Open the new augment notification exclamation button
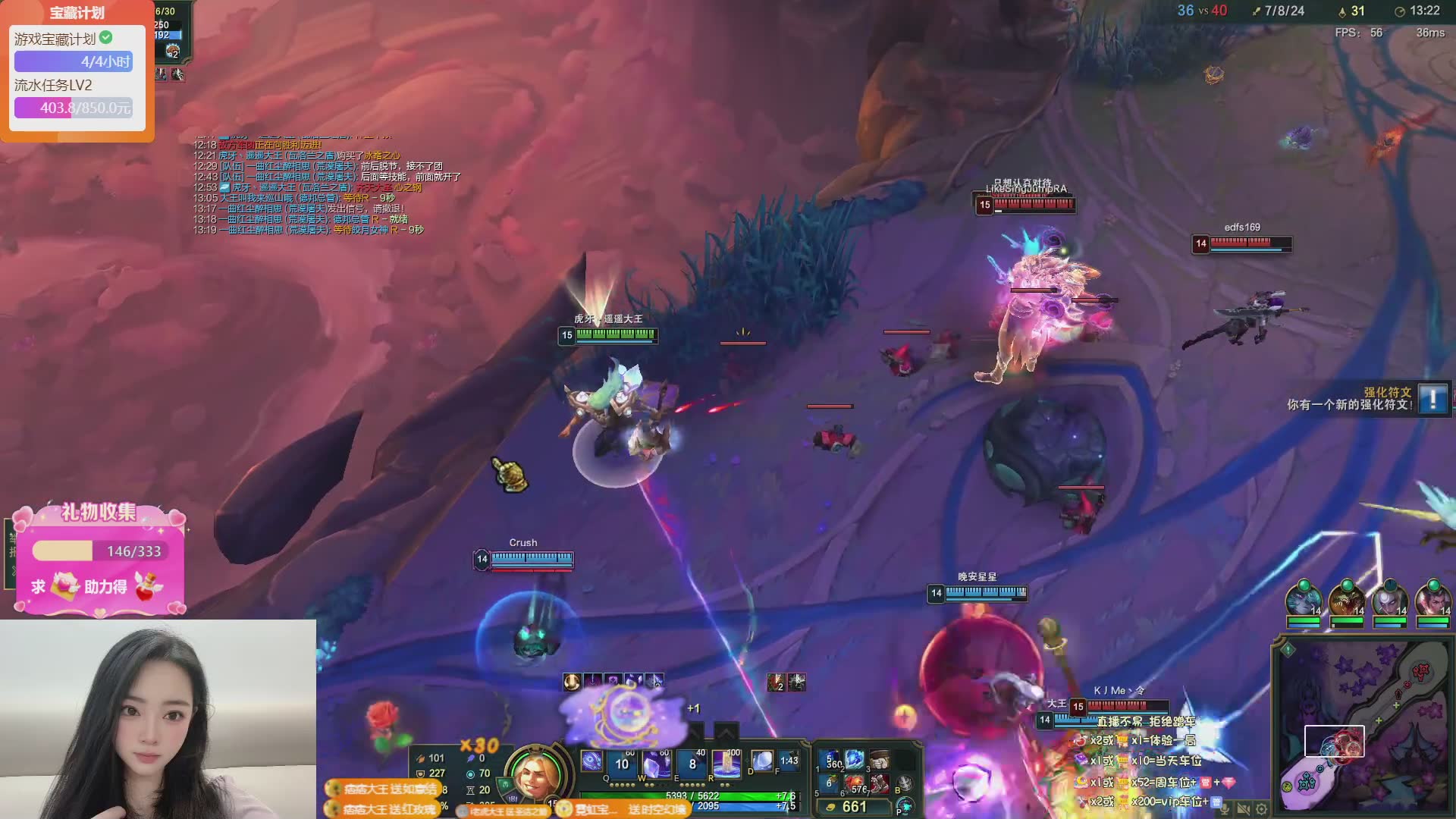This screenshot has height=819, width=1456. click(1432, 398)
